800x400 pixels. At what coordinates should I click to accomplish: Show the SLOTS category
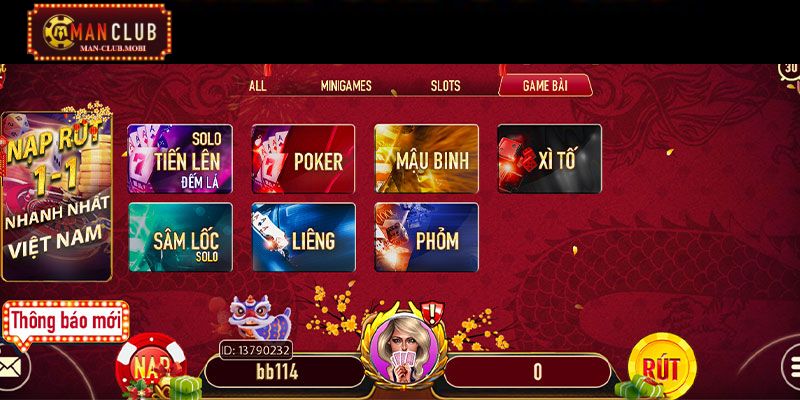pyautogui.click(x=445, y=86)
